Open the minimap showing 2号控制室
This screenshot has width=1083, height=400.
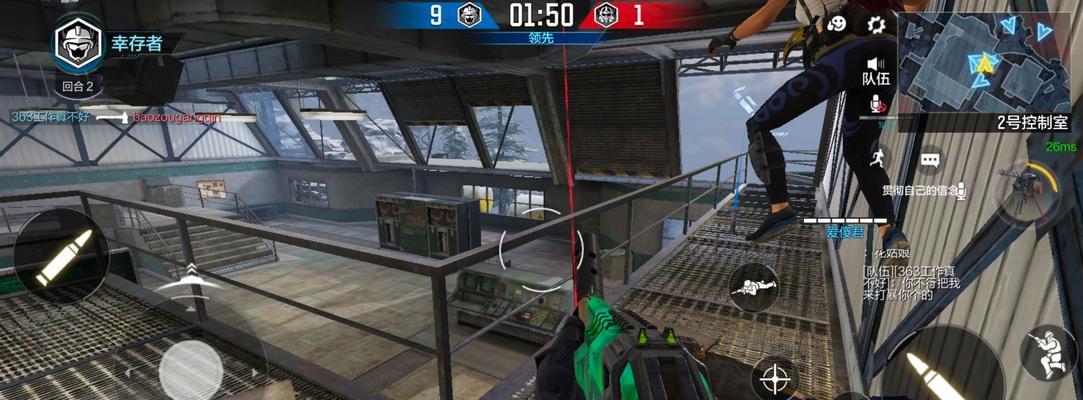click(988, 62)
